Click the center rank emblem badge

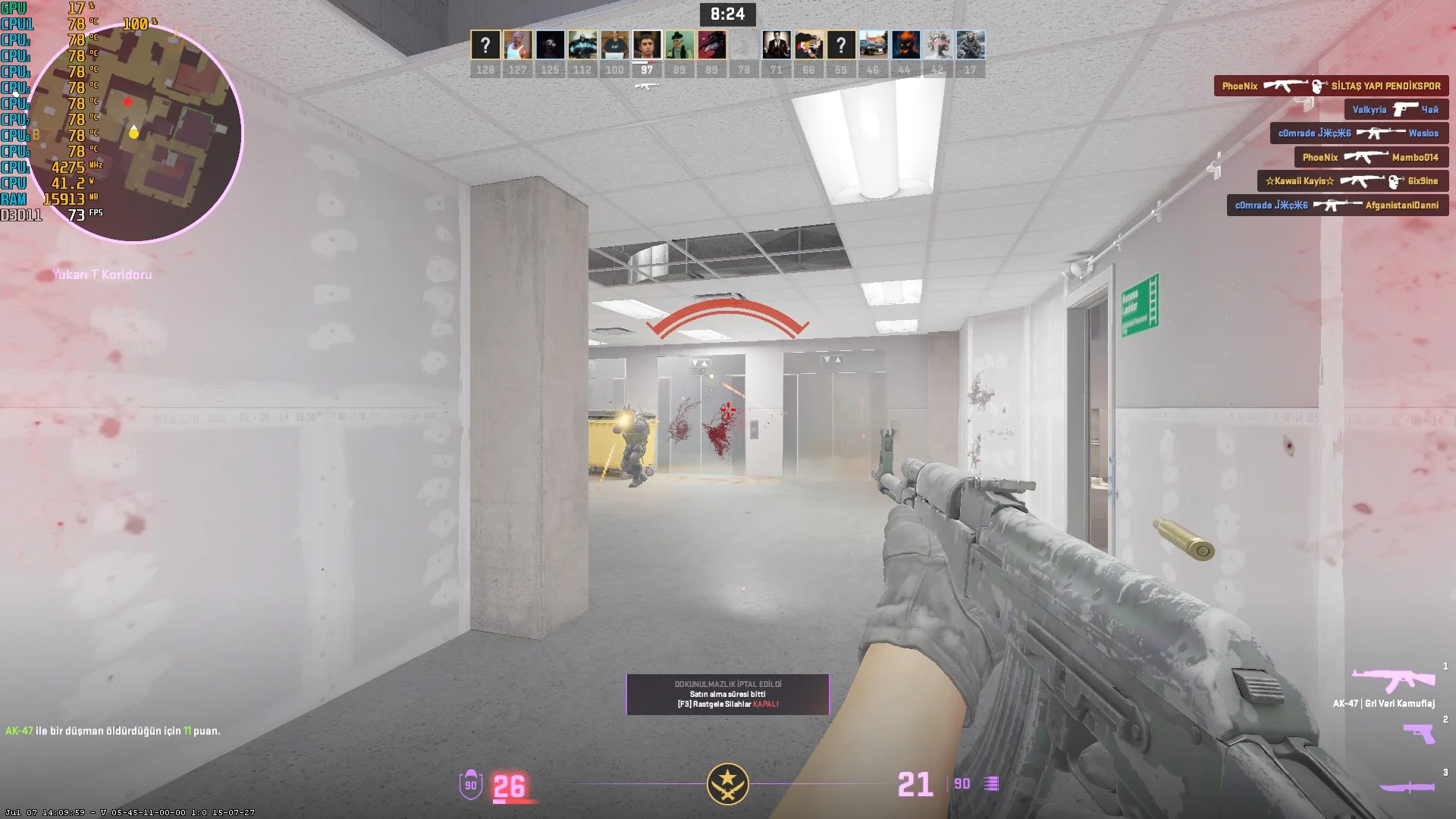[x=728, y=784]
